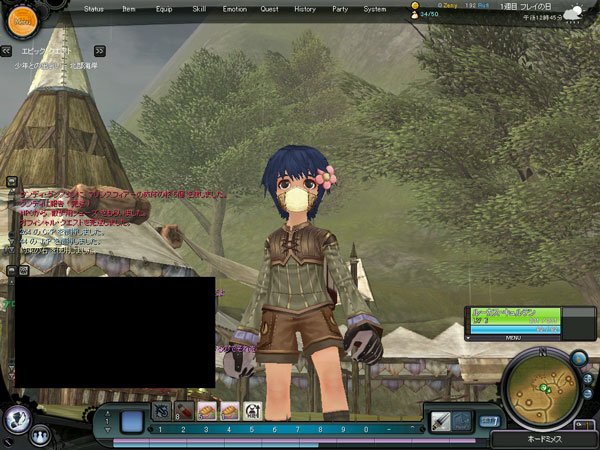Open the orange Menu orb
The height and width of the screenshot is (450, 600).
(22, 18)
